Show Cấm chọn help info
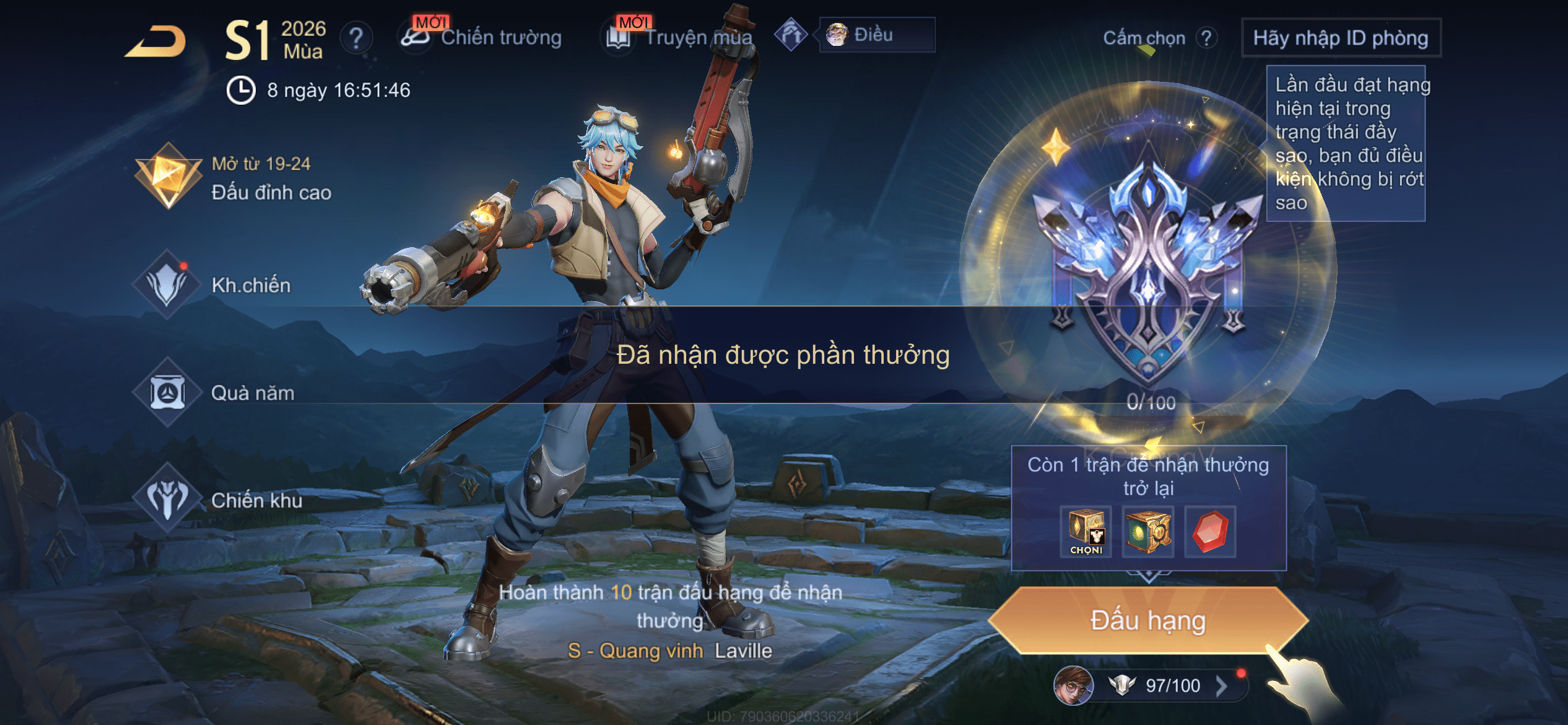The image size is (1568, 725). tap(1206, 38)
